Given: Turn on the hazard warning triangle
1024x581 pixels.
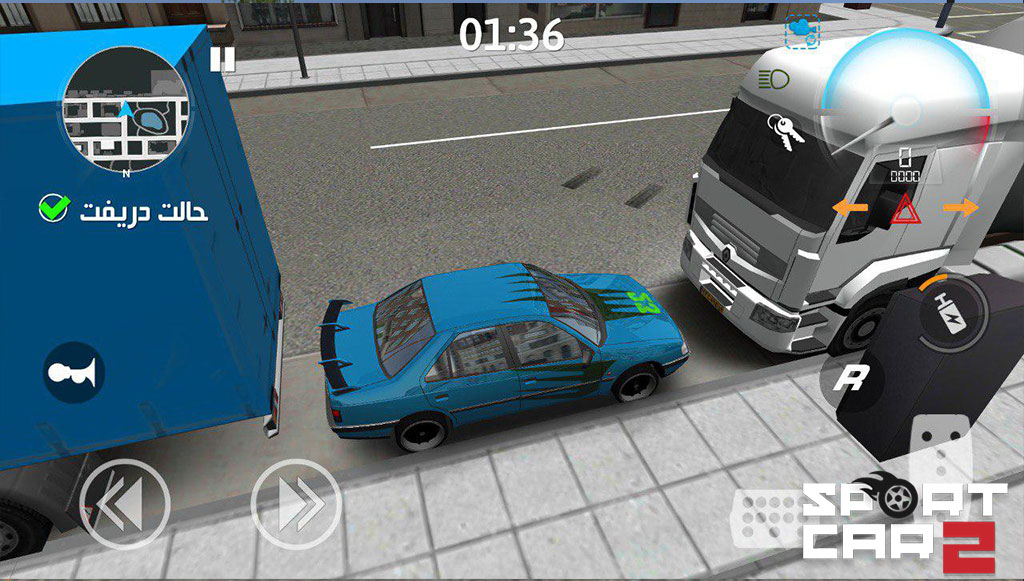Looking at the screenshot, I should pyautogui.click(x=905, y=208).
